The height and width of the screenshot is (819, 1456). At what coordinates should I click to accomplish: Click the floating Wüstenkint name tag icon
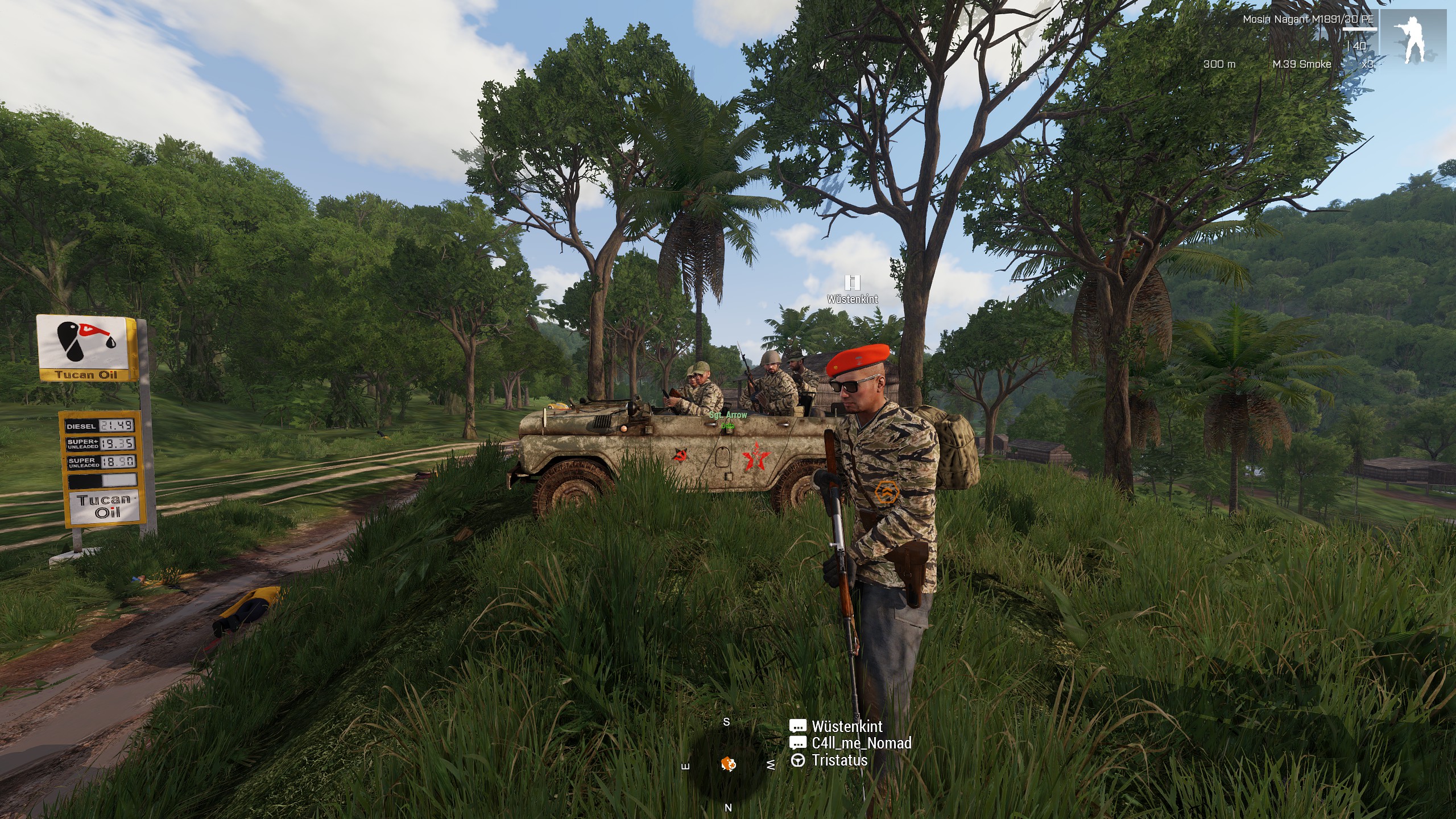coord(852,283)
